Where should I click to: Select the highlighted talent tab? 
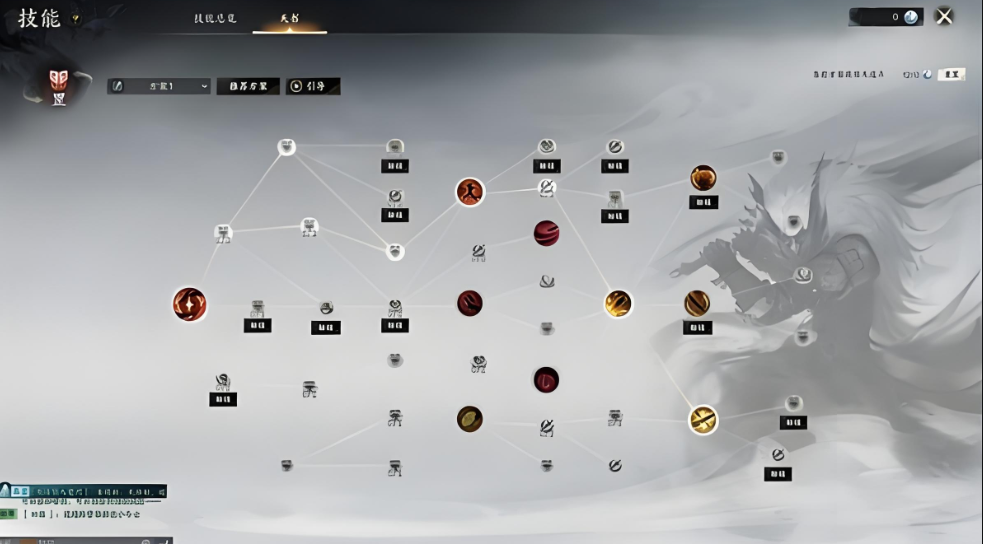pos(288,19)
